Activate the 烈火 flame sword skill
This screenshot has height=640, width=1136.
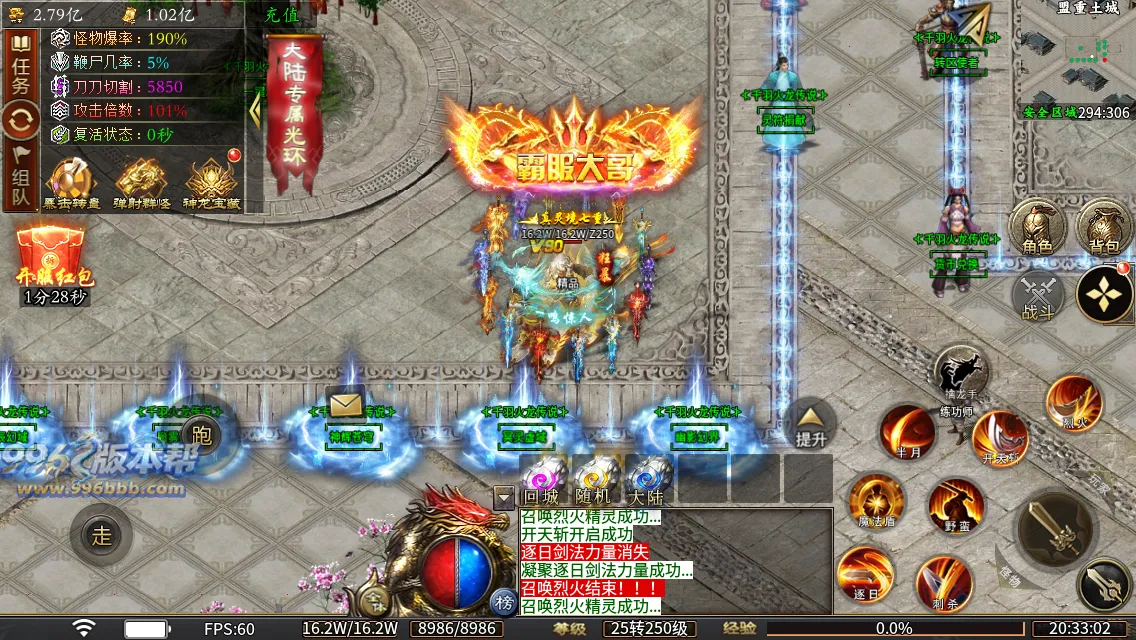pyautogui.click(x=1074, y=403)
